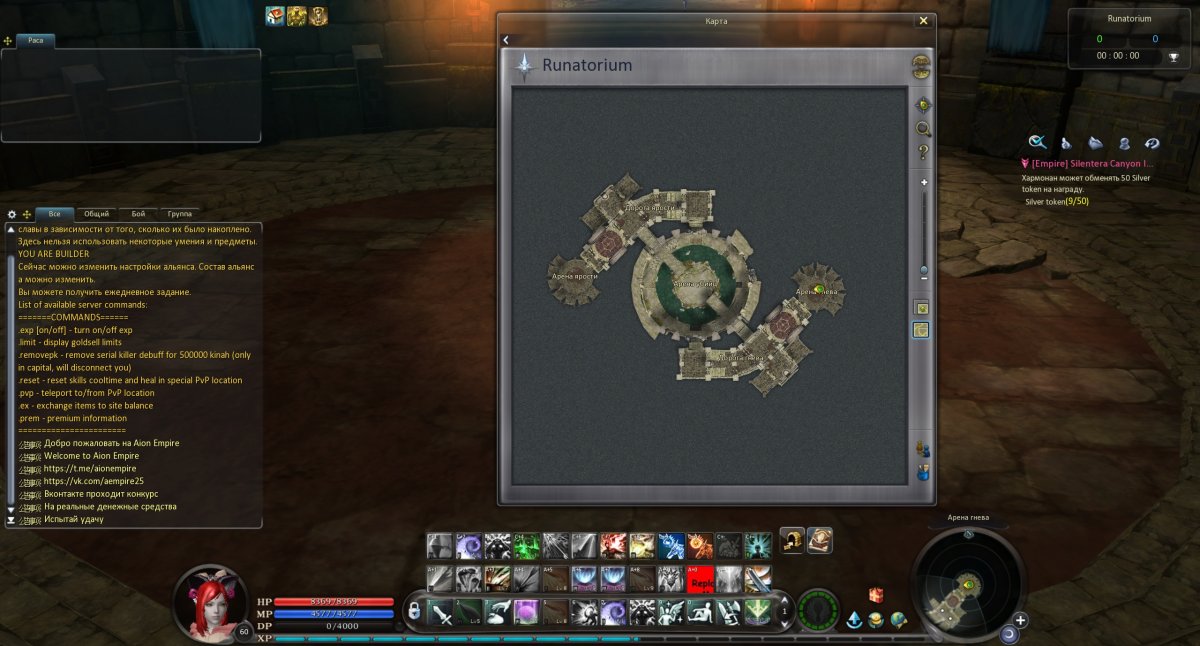Show the Все chat tab
The image size is (1200, 646).
coord(54,214)
